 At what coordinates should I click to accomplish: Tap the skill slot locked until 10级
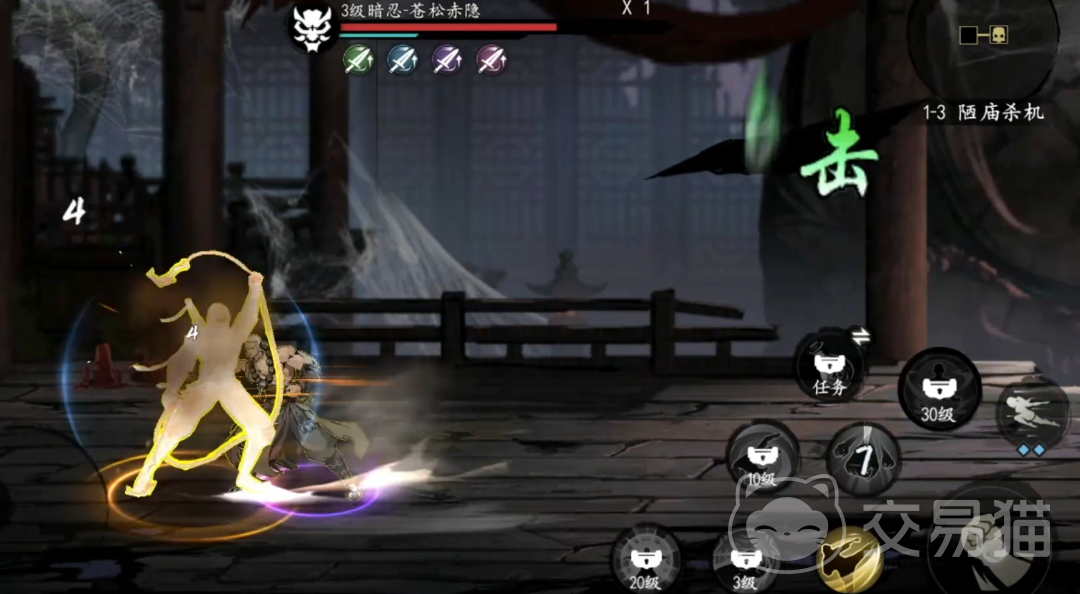[762, 457]
